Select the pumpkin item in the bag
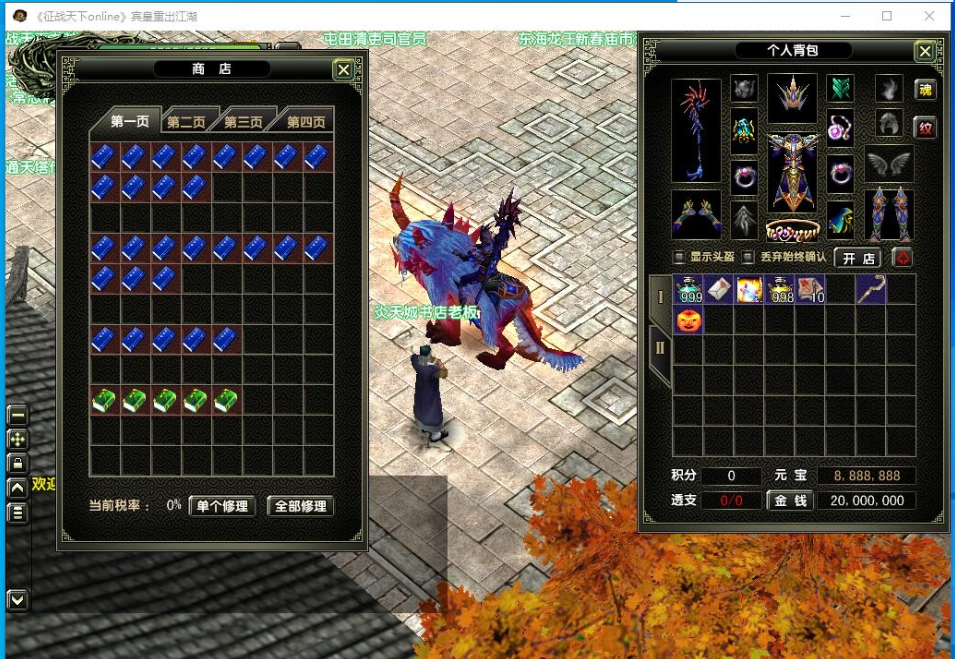 688,320
